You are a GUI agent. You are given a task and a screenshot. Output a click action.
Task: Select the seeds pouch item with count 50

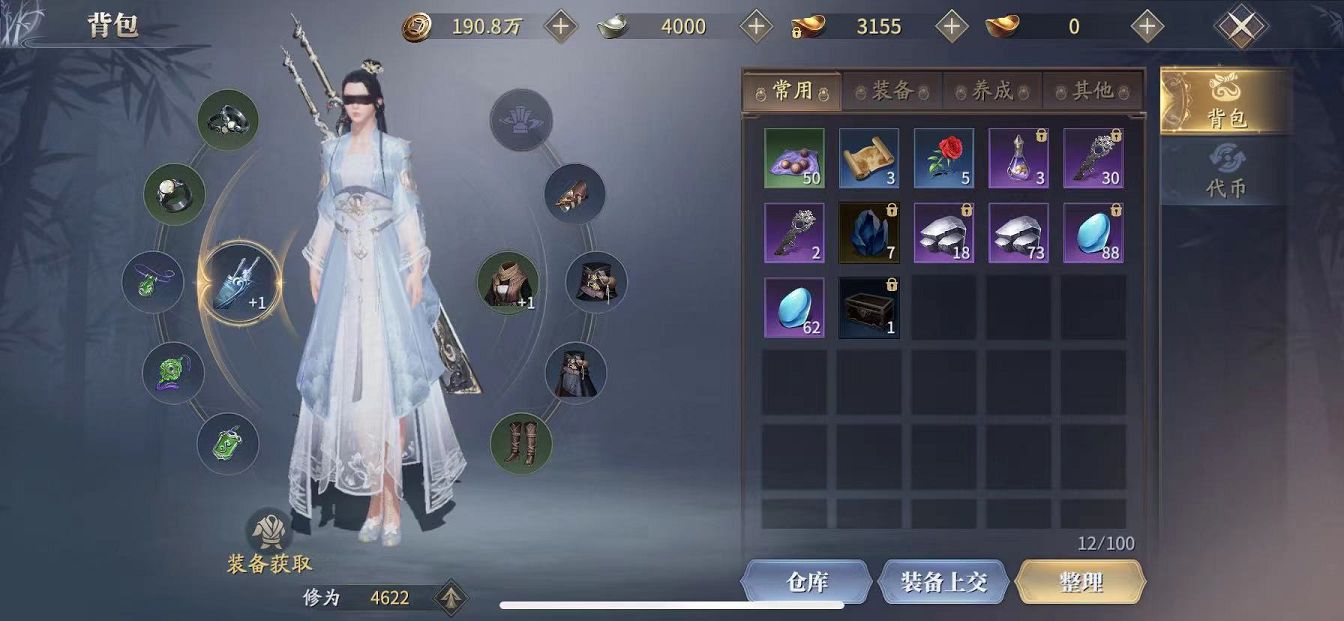(794, 158)
